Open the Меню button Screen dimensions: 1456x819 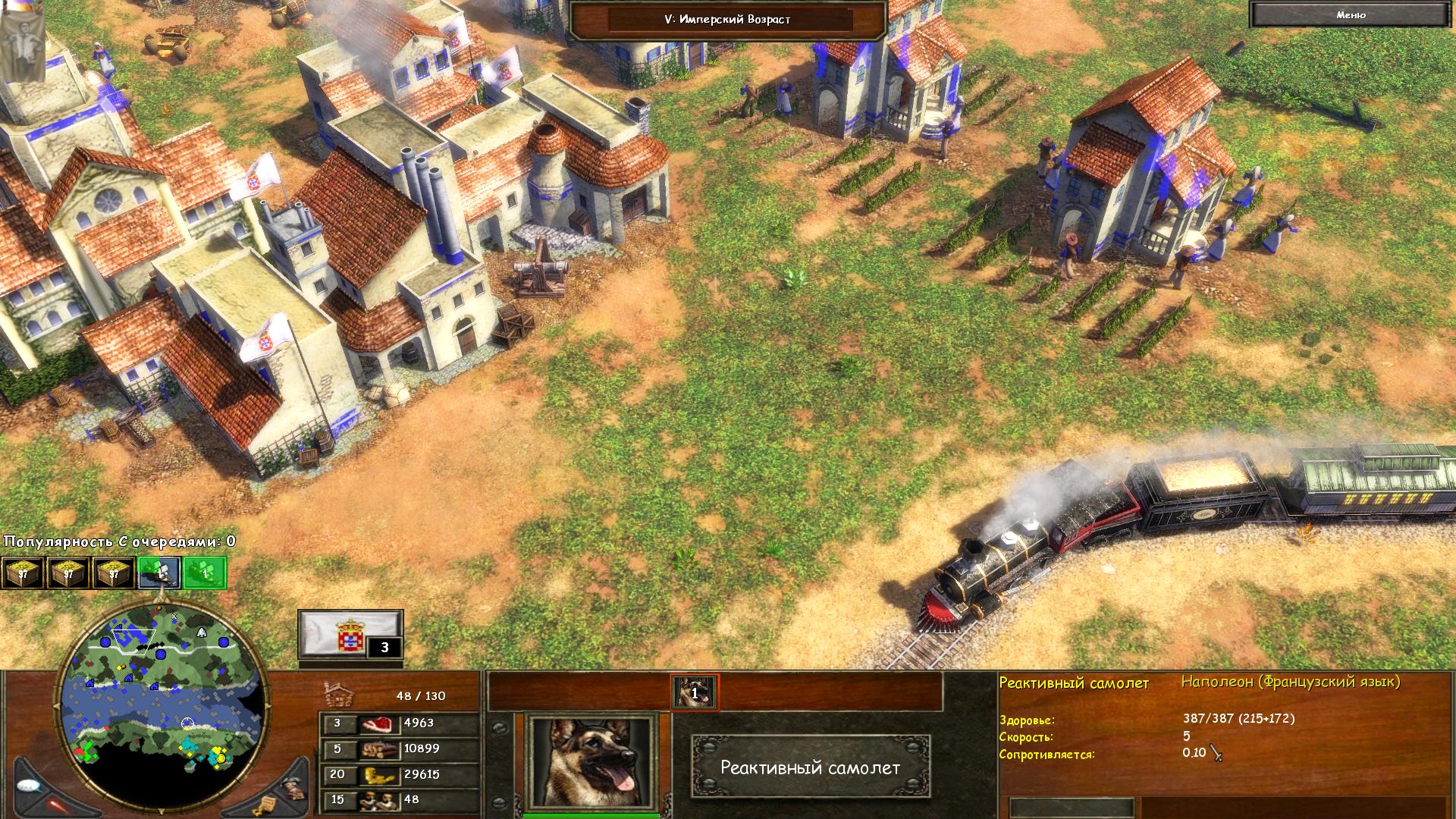[x=1351, y=15]
